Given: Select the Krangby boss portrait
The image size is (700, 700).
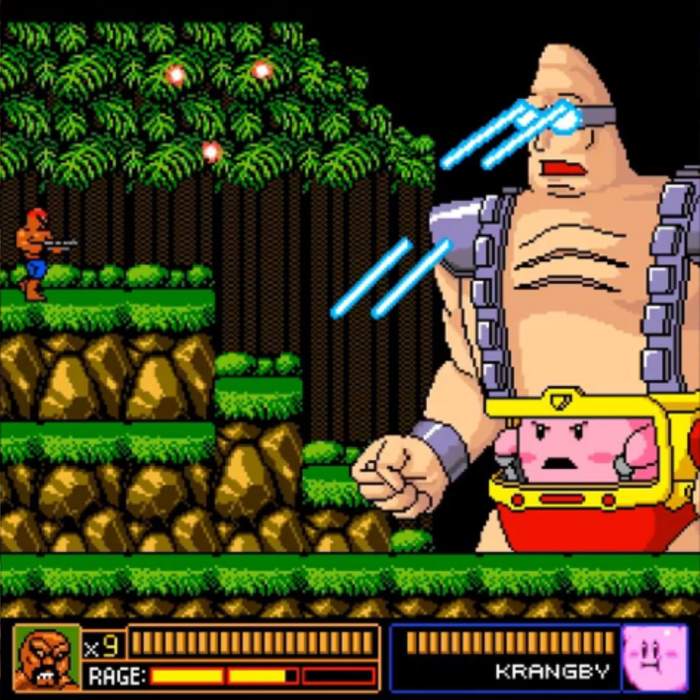Looking at the screenshot, I should click(x=653, y=657).
